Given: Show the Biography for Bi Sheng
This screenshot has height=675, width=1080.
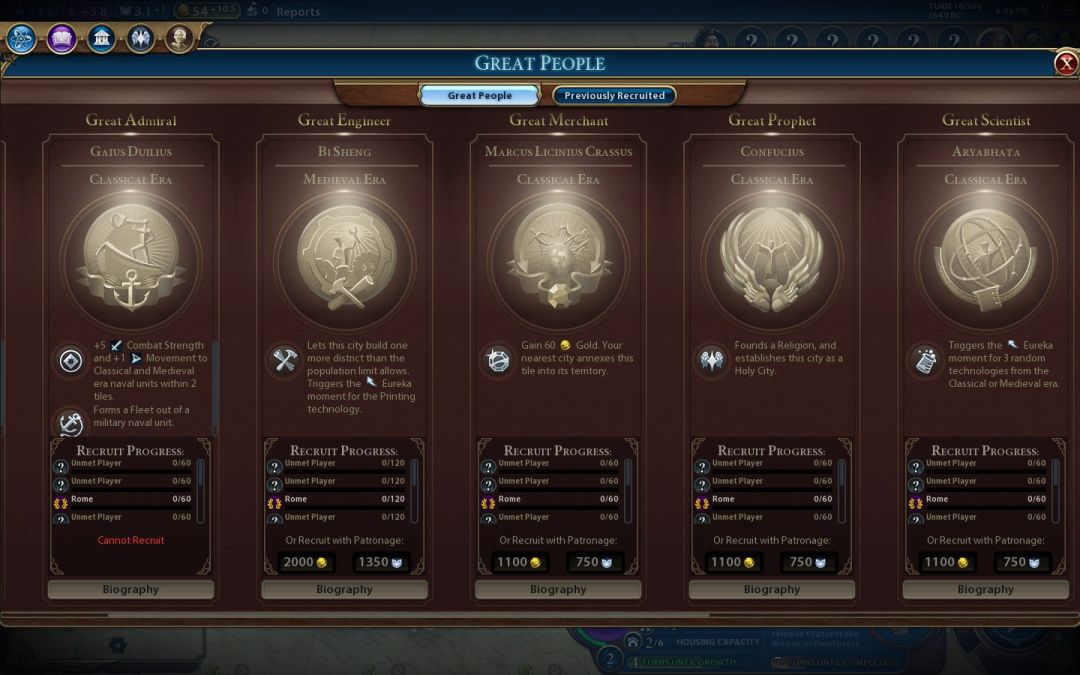Looking at the screenshot, I should point(344,590).
